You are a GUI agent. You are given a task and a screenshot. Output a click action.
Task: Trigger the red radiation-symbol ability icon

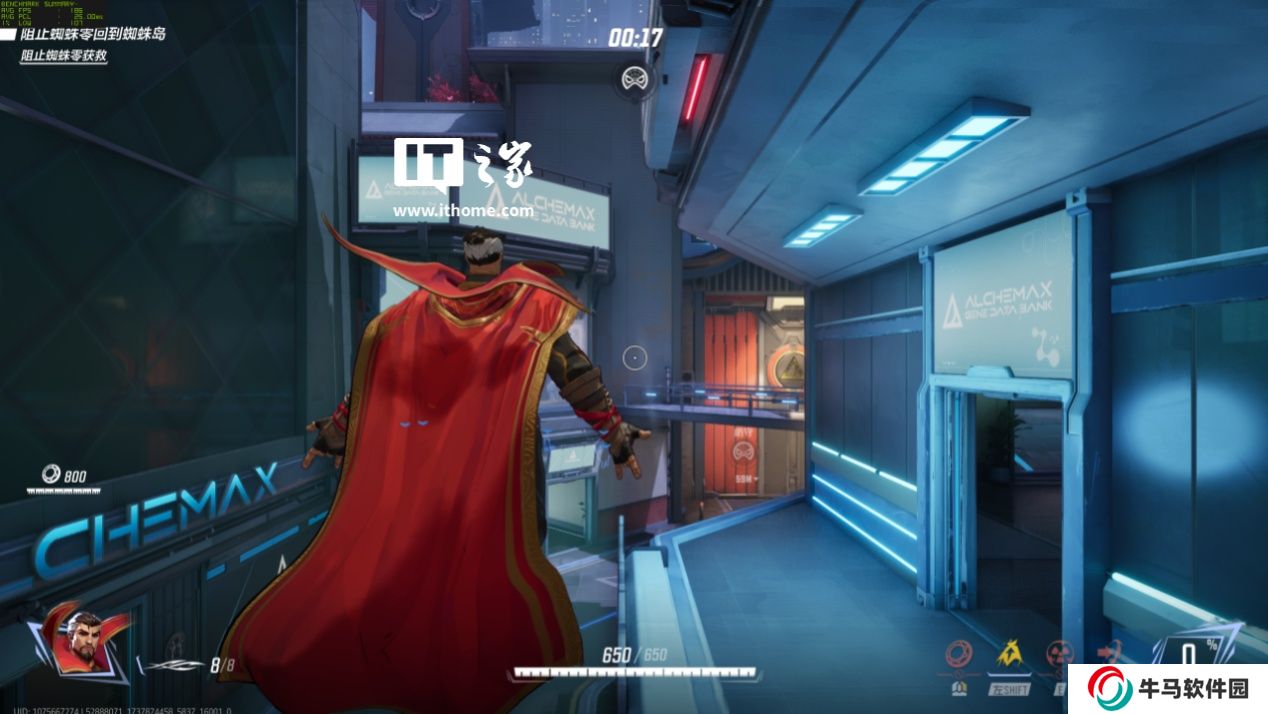(1059, 655)
